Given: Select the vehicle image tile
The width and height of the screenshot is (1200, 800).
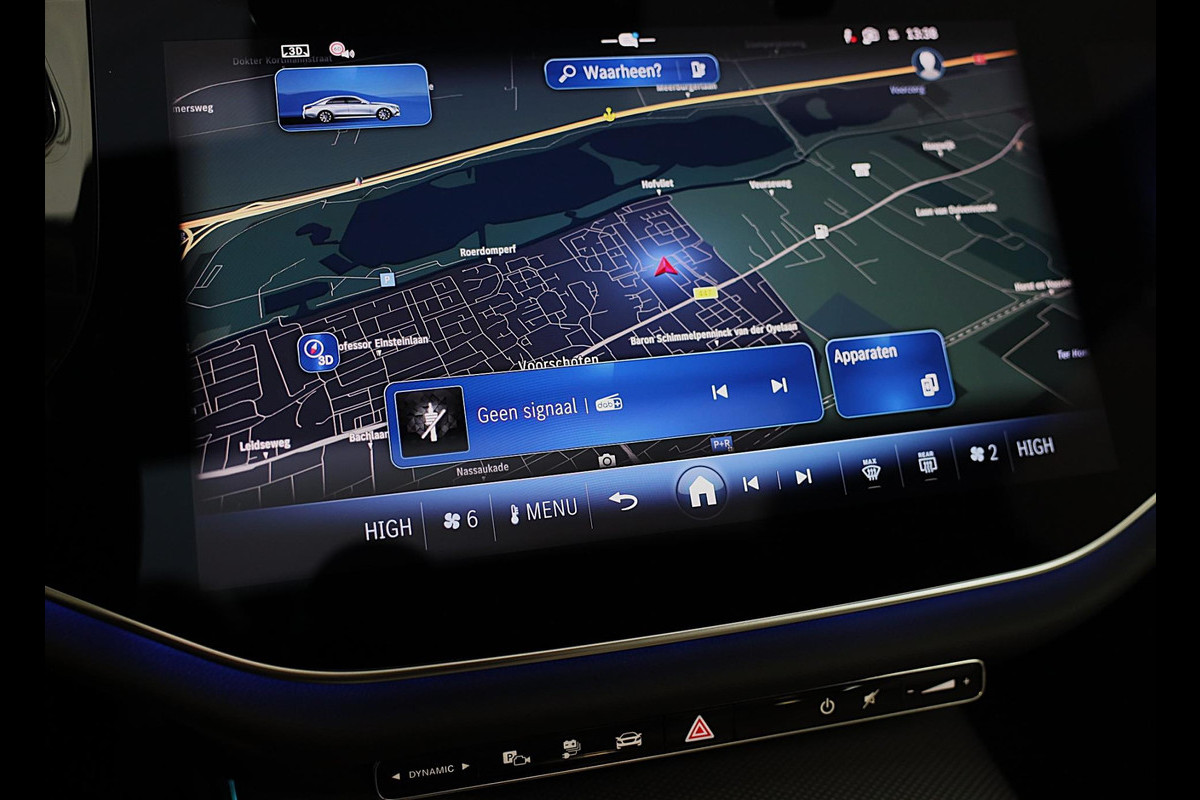Looking at the screenshot, I should 353,98.
